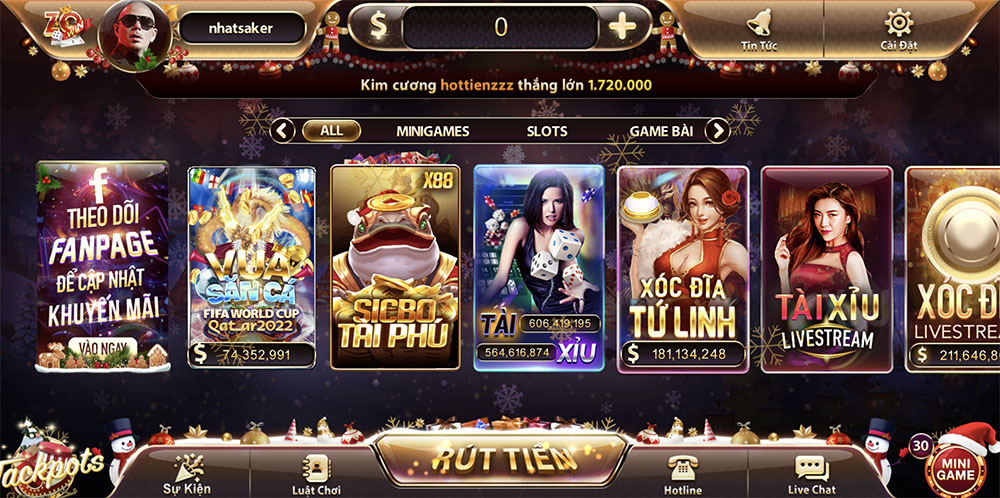This screenshot has height=498, width=1000.
Task: Open the Fanpage promotion banner
Action: click(x=102, y=265)
